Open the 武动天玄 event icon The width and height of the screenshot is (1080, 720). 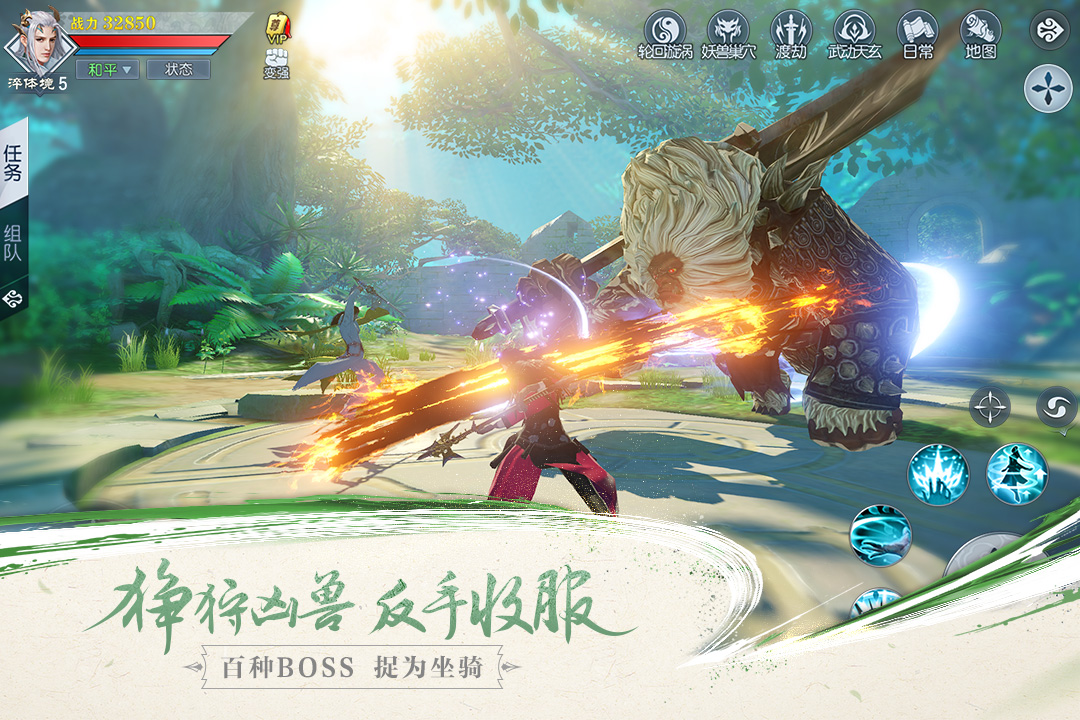855,34
